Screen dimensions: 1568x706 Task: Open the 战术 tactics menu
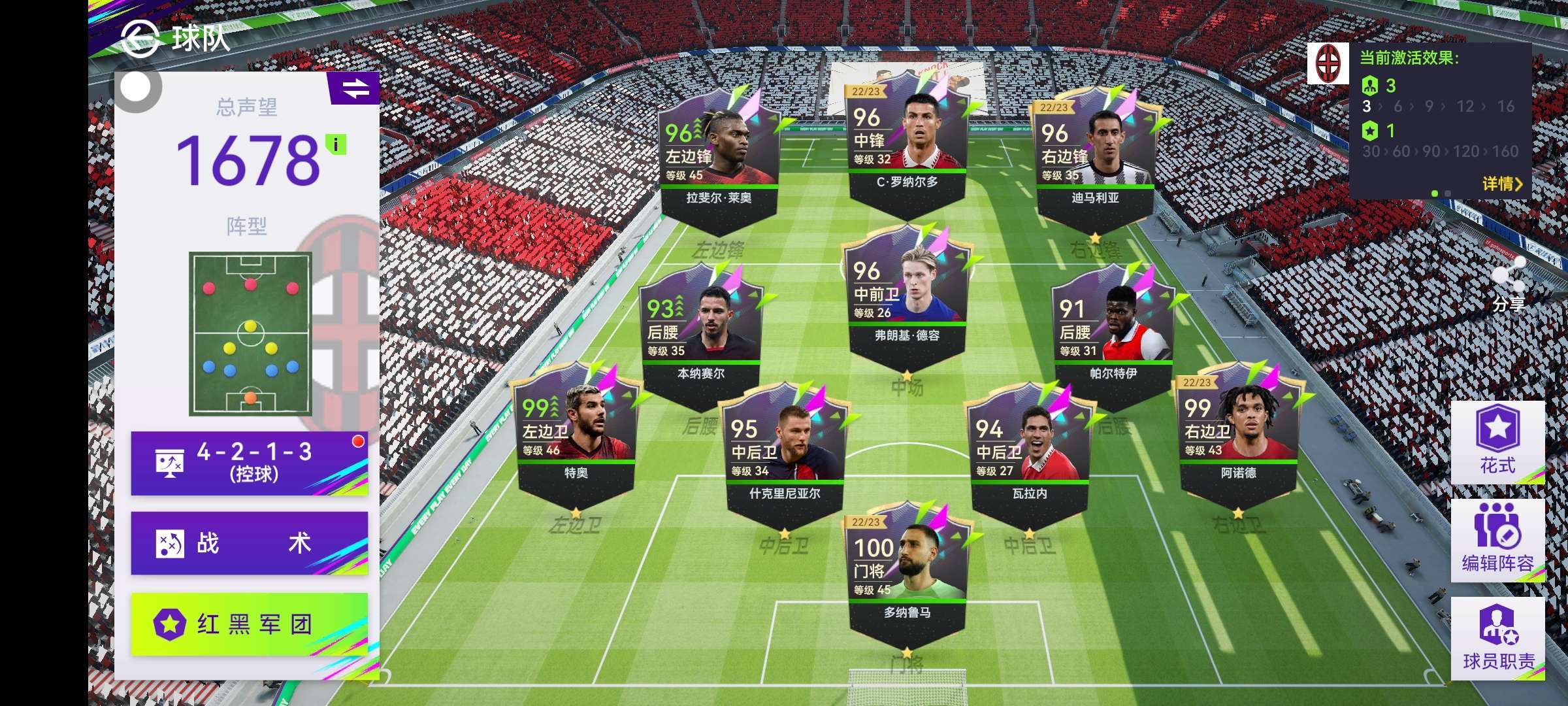tap(249, 543)
